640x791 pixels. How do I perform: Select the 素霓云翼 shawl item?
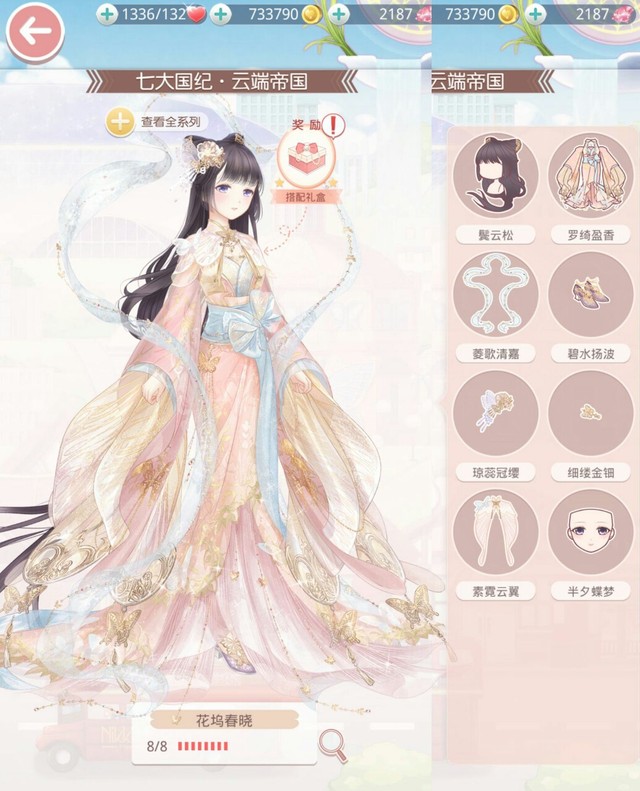click(495, 531)
